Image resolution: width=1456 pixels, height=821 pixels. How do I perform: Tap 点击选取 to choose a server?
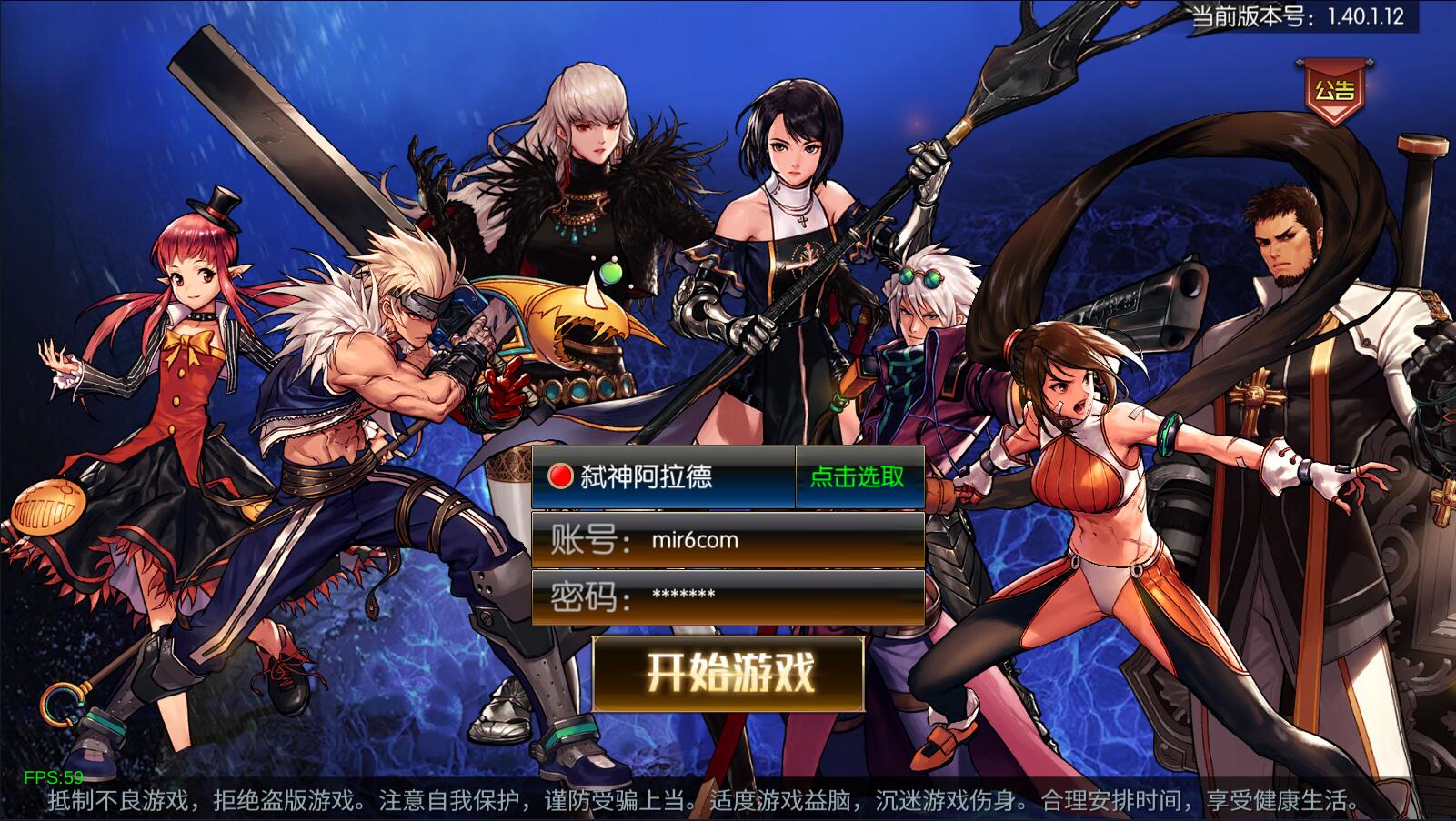tap(856, 477)
